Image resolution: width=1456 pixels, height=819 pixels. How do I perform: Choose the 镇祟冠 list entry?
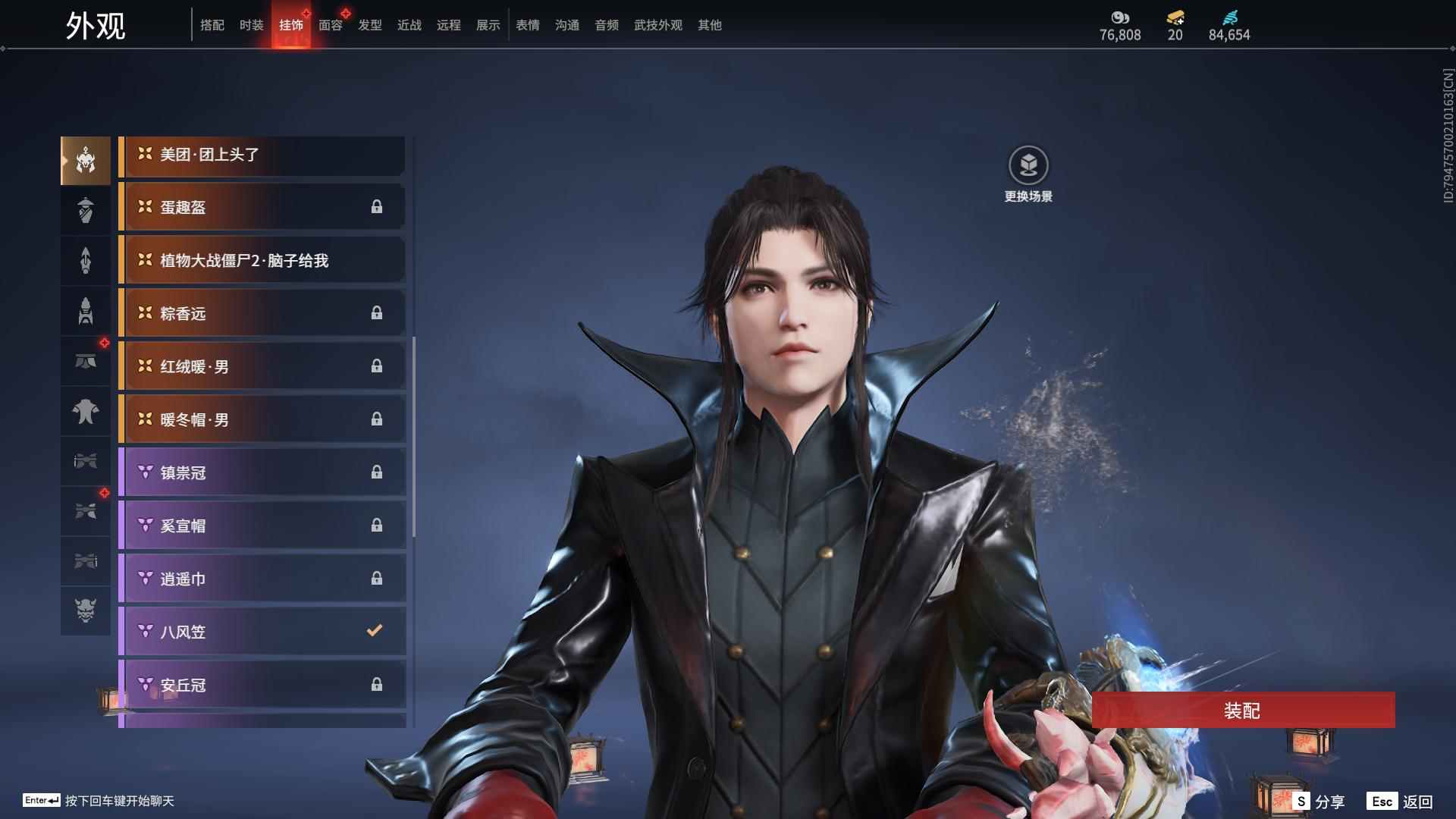point(262,472)
